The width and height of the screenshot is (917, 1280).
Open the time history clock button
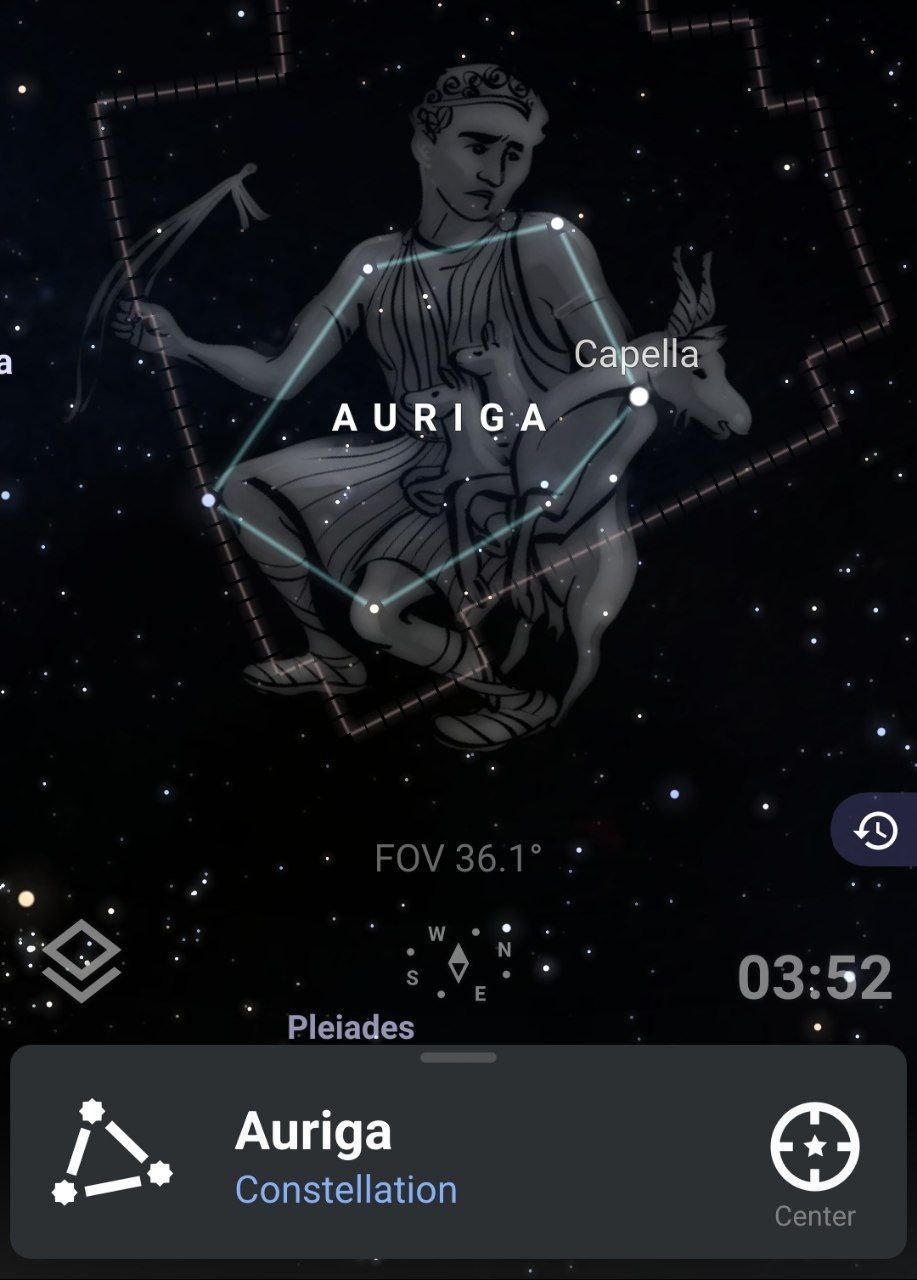pos(875,830)
